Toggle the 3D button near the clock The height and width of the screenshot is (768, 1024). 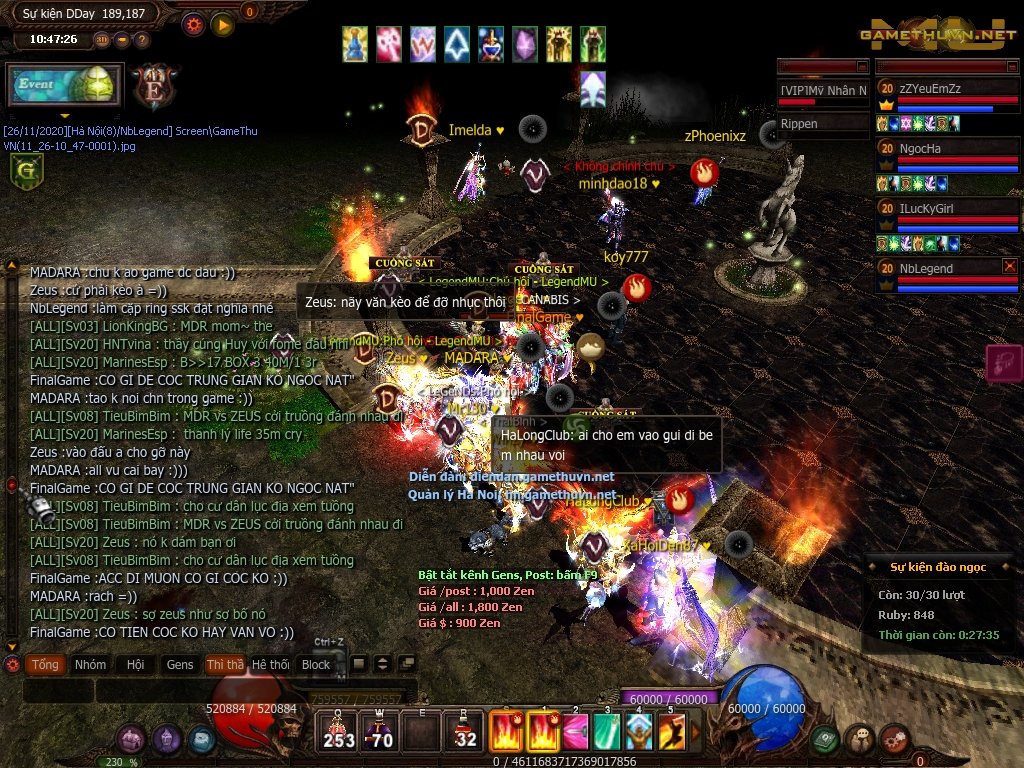tap(103, 40)
